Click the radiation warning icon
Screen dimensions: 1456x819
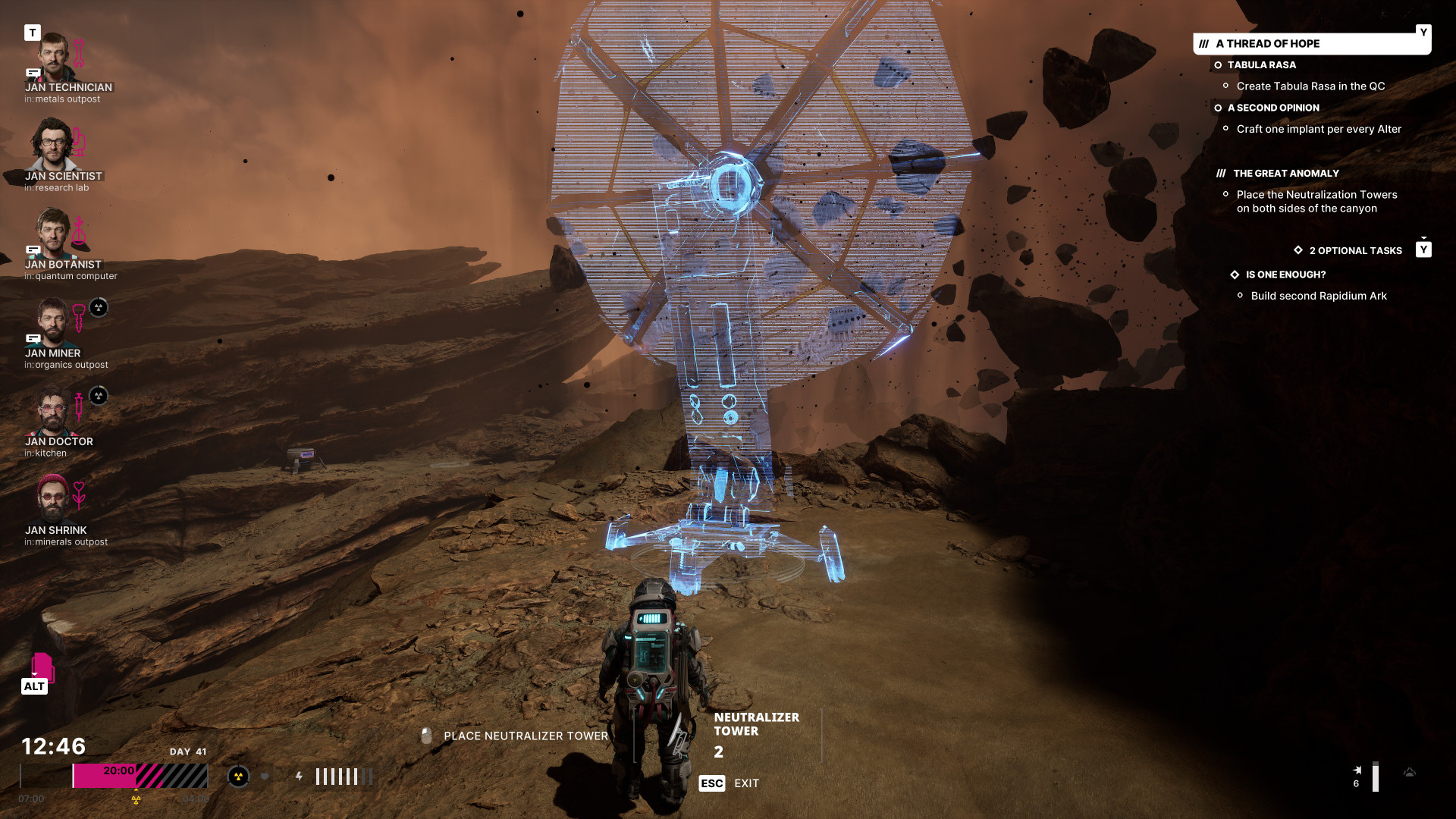(x=238, y=777)
